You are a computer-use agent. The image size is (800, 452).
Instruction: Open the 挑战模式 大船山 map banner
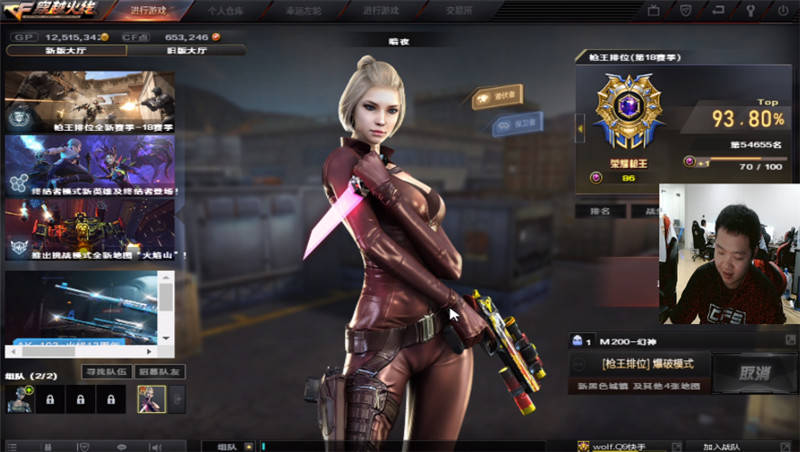tap(89, 228)
